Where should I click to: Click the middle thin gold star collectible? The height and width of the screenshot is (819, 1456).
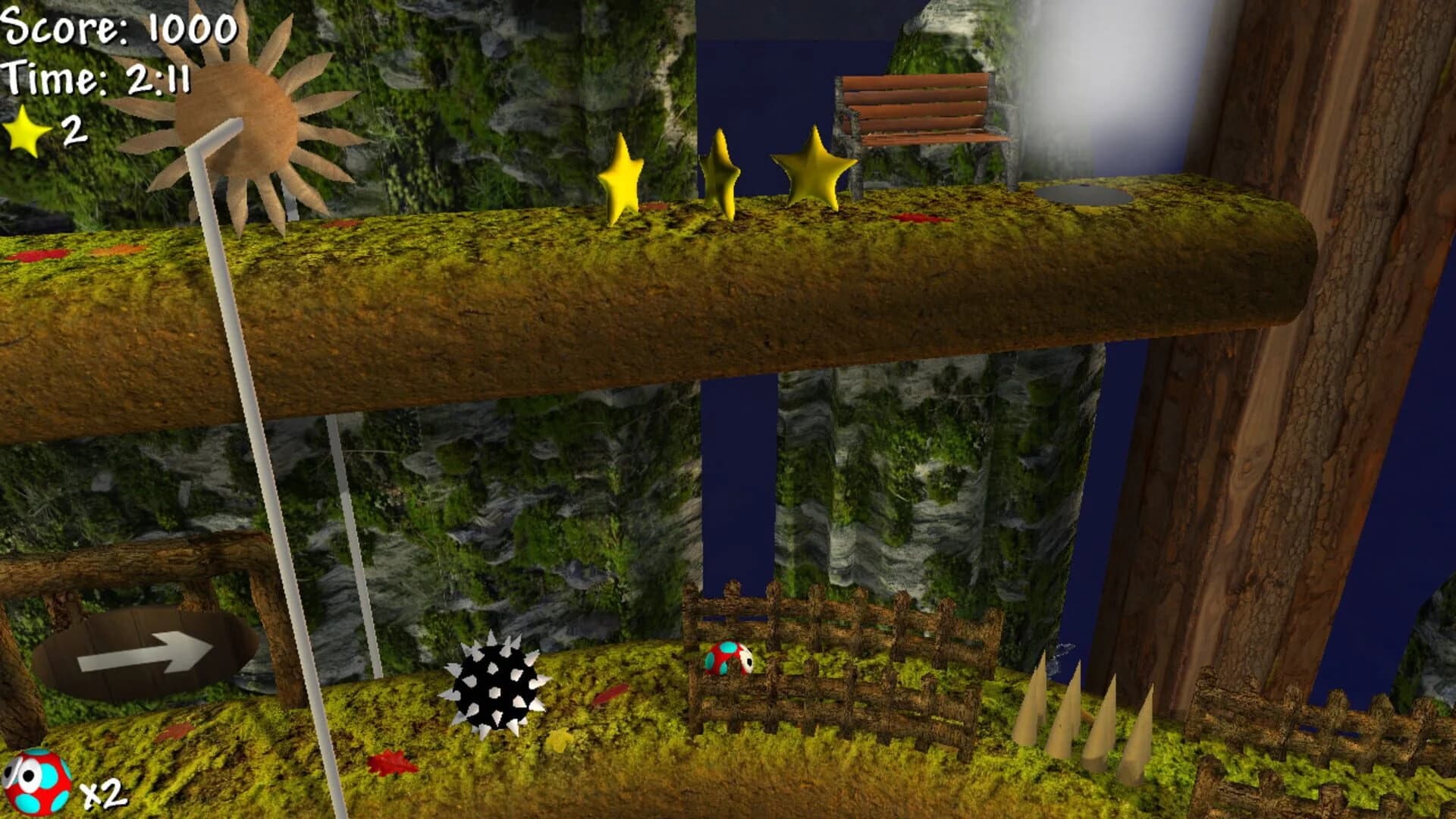(719, 171)
